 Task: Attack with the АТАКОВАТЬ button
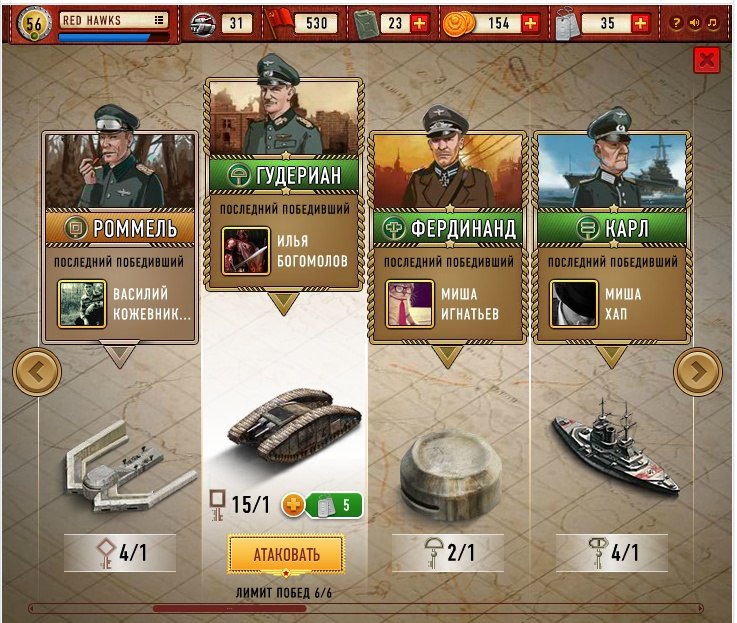point(285,553)
